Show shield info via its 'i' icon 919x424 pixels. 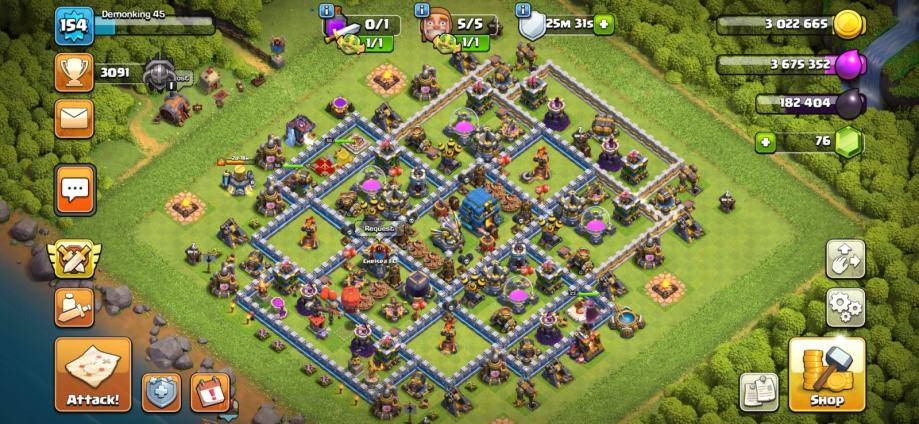[x=523, y=10]
